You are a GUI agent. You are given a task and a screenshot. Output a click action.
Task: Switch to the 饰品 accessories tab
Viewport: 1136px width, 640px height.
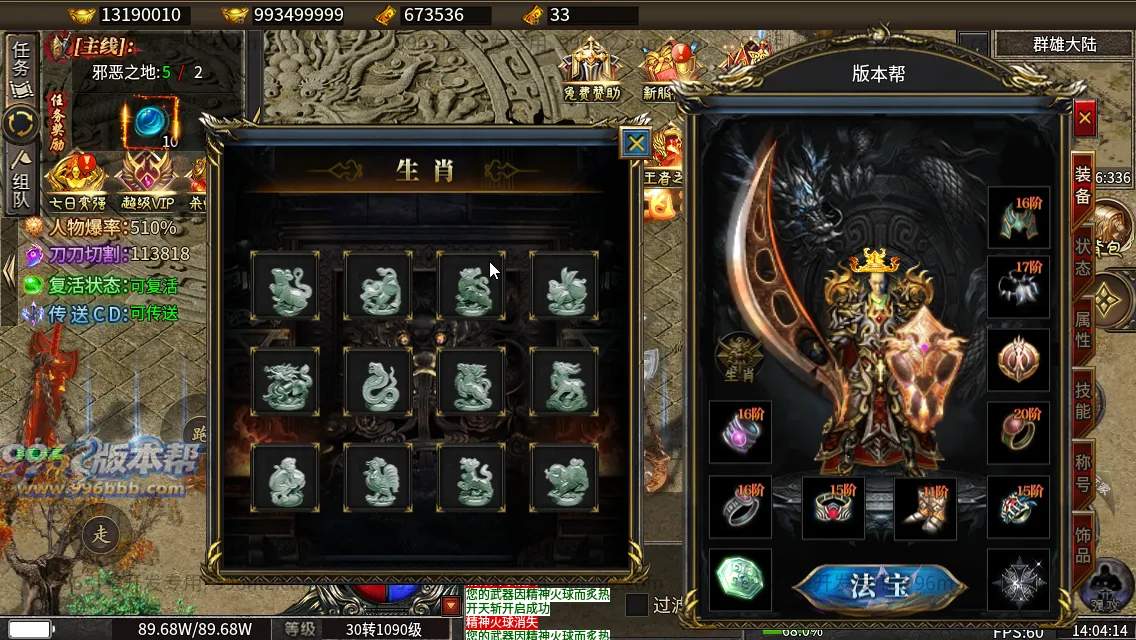pos(1083,541)
